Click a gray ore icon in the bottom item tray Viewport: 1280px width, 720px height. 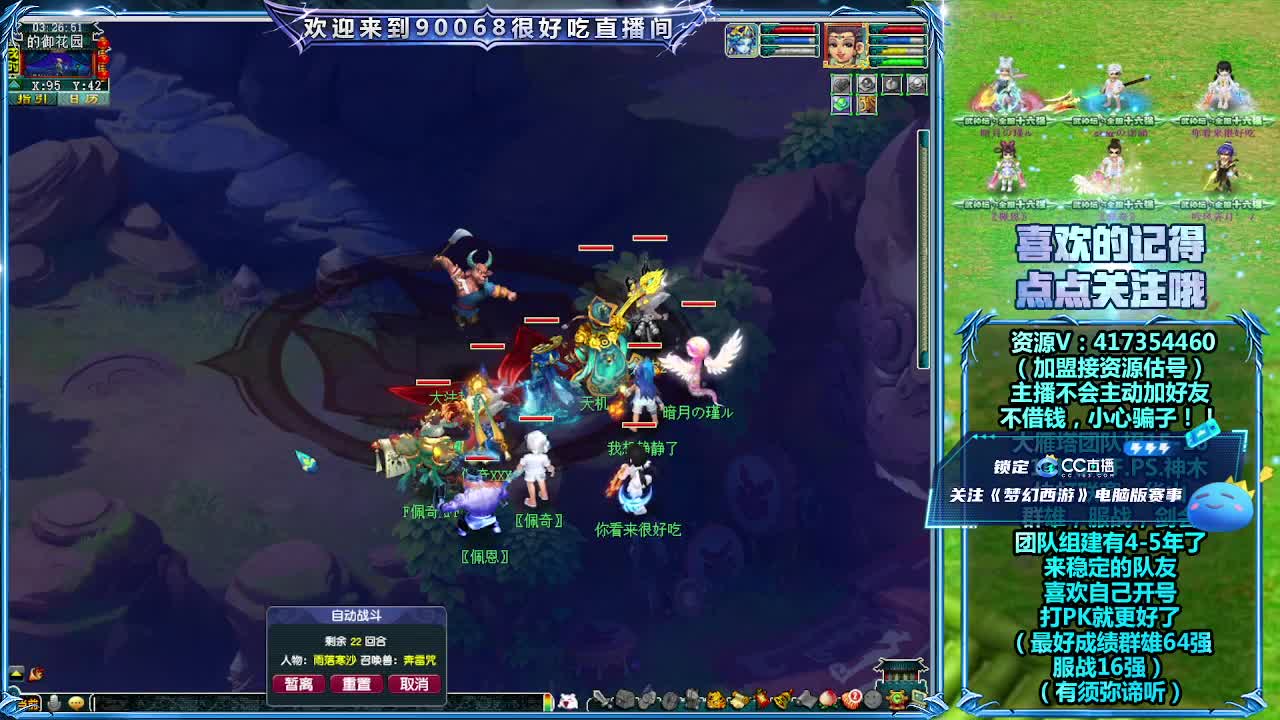pyautogui.click(x=626, y=702)
